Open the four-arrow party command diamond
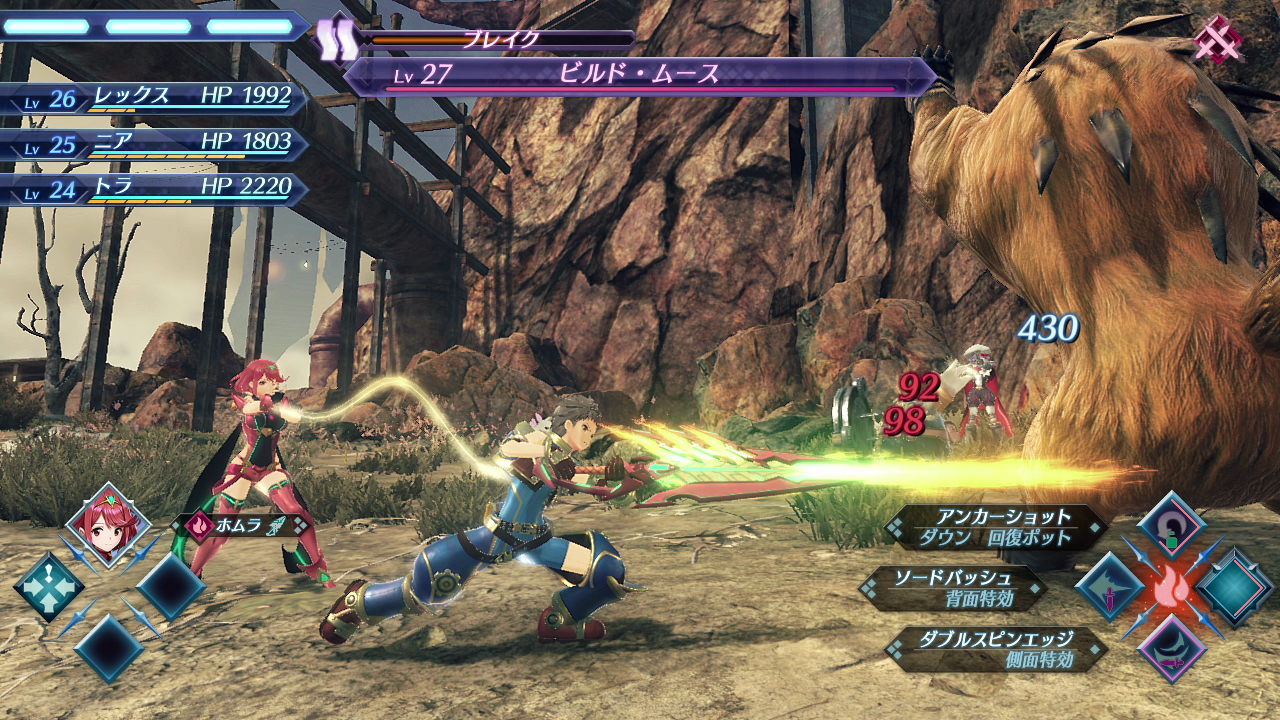 pos(48,587)
